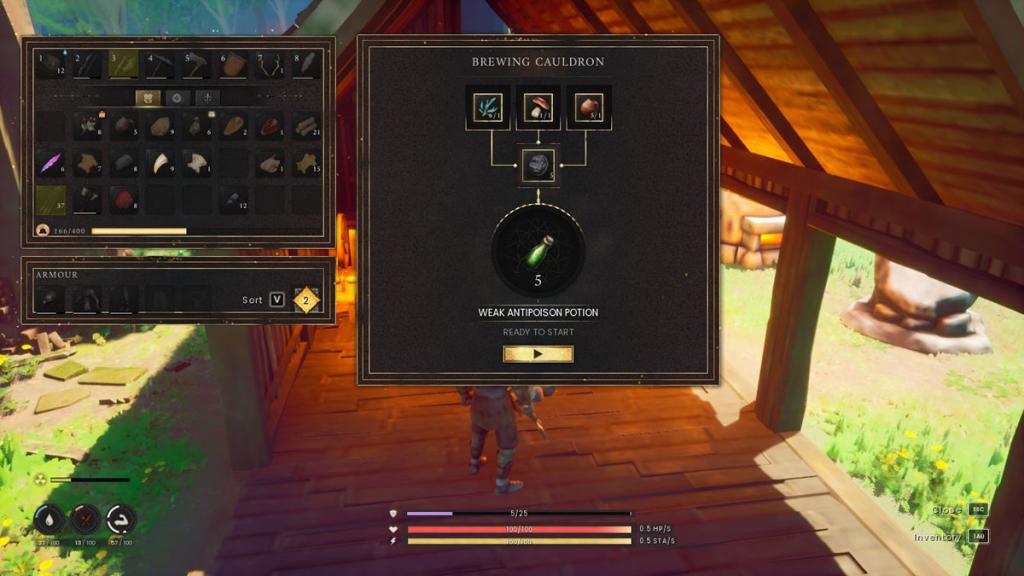Choose the brown pouch ingredient slot
The height and width of the screenshot is (576, 1024).
pos(588,107)
